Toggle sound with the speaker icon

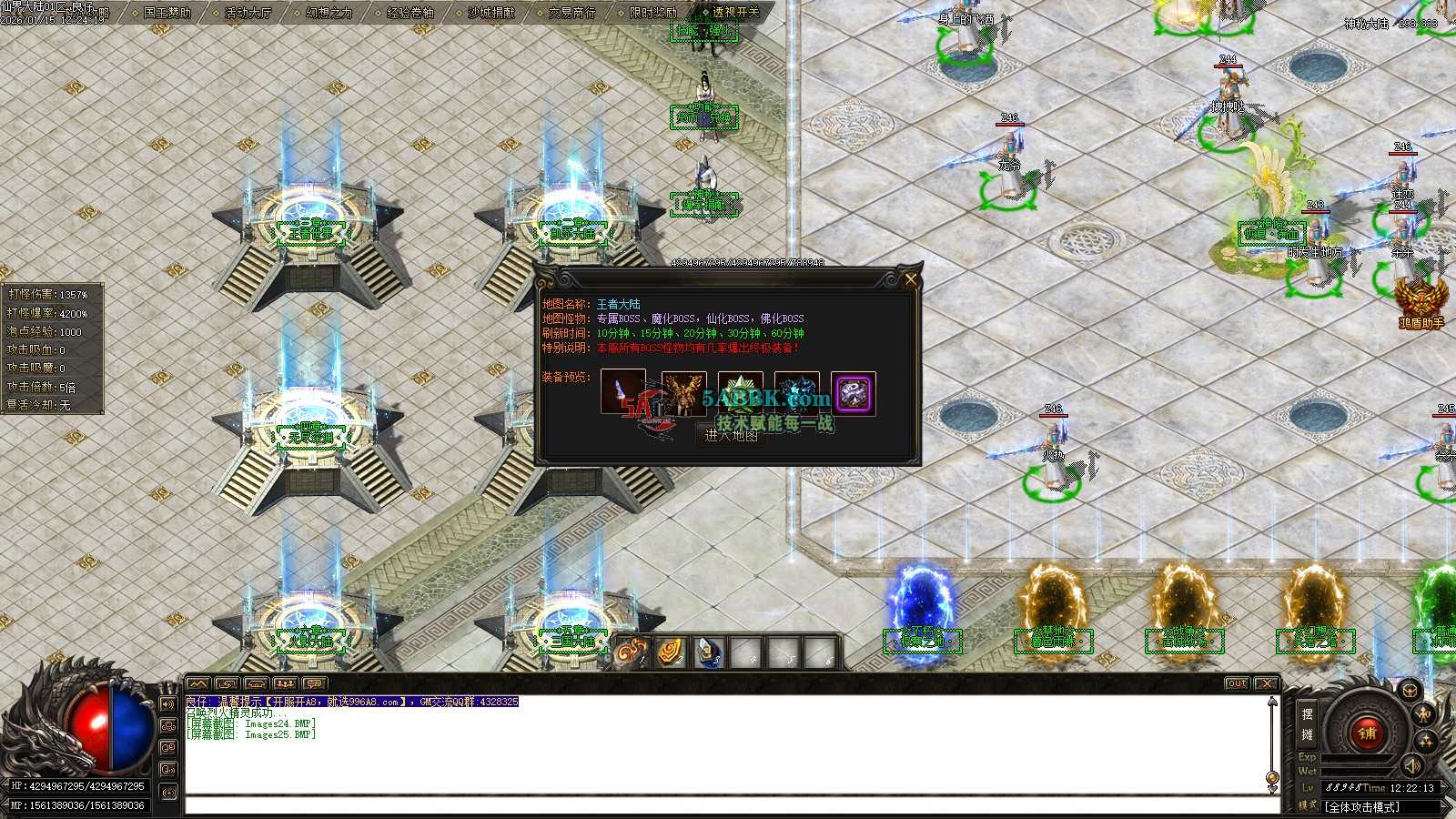(1411, 766)
